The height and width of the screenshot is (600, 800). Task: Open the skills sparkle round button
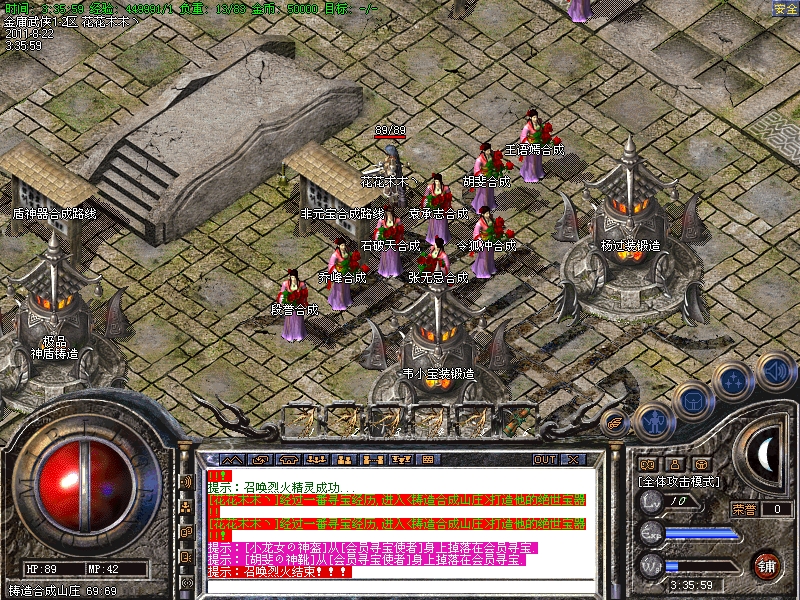coord(733,381)
